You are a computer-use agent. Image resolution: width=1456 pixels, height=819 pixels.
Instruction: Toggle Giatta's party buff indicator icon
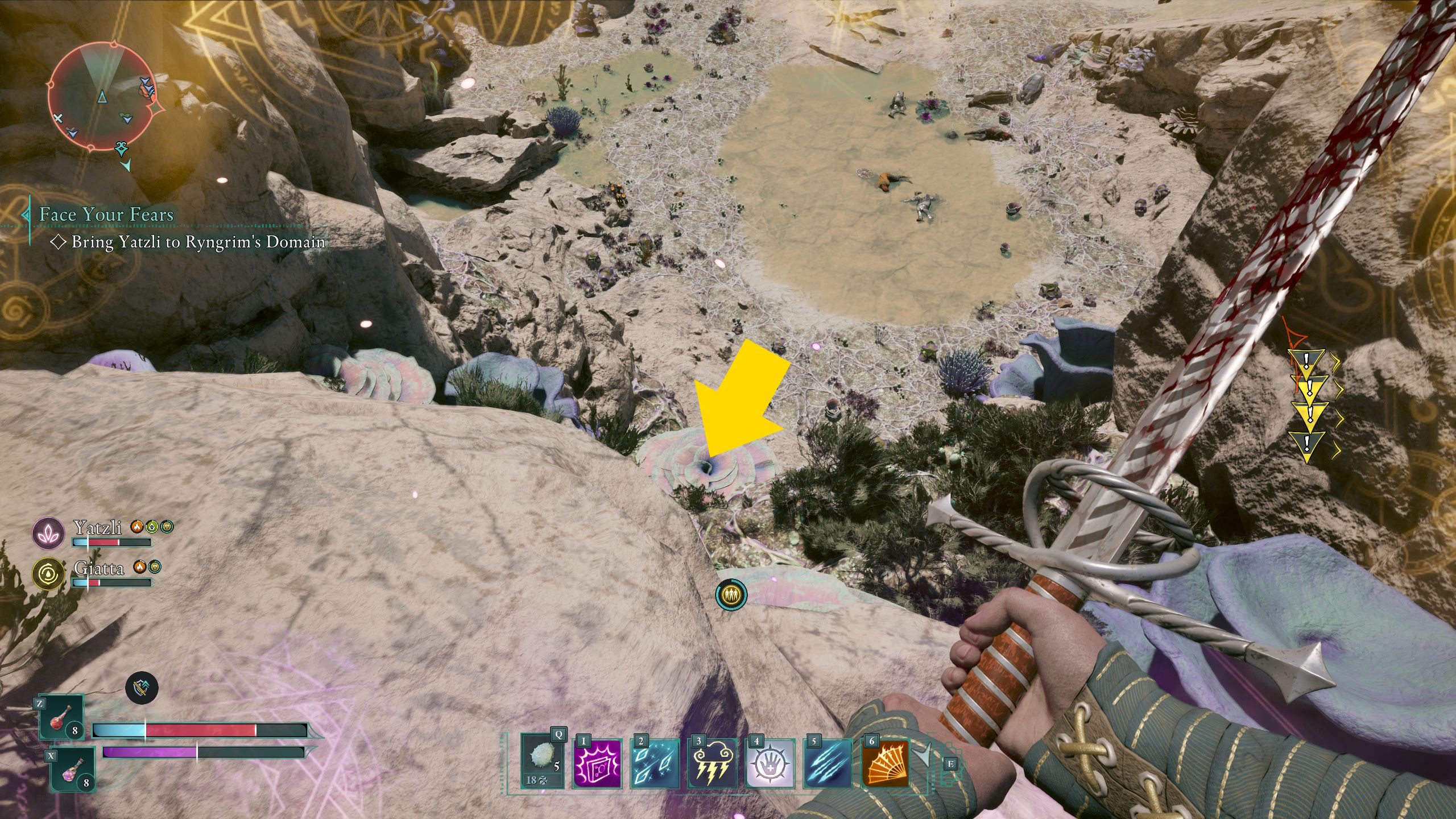point(155,567)
